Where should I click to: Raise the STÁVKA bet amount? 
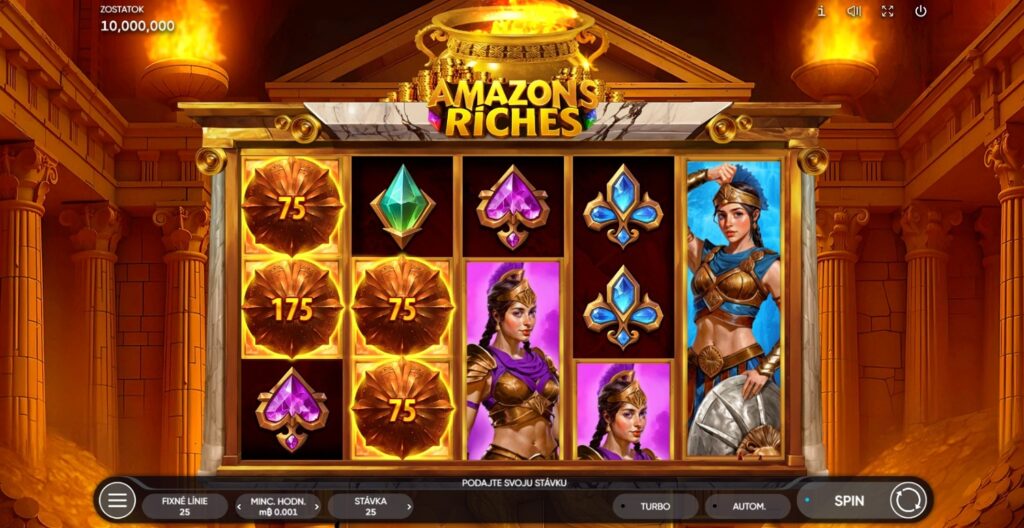(409, 506)
